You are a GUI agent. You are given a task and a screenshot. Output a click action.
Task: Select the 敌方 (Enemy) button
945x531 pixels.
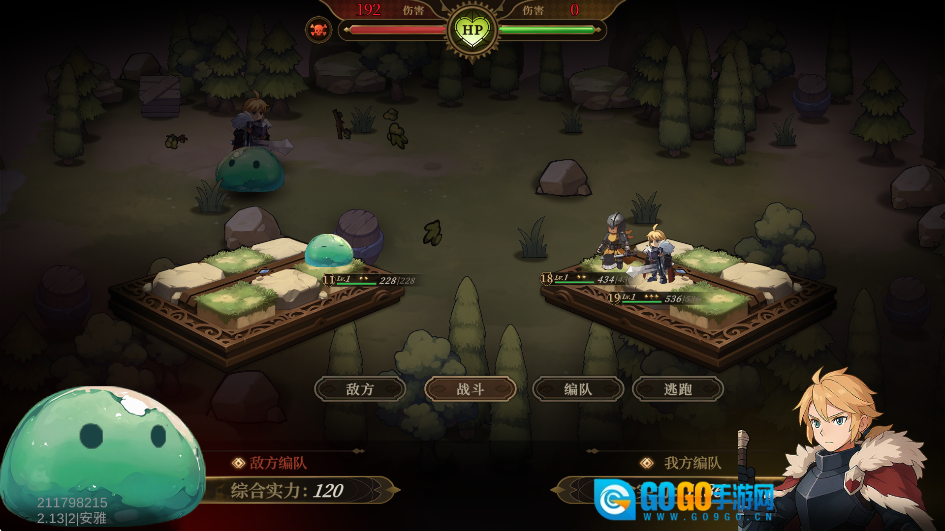pyautogui.click(x=360, y=389)
